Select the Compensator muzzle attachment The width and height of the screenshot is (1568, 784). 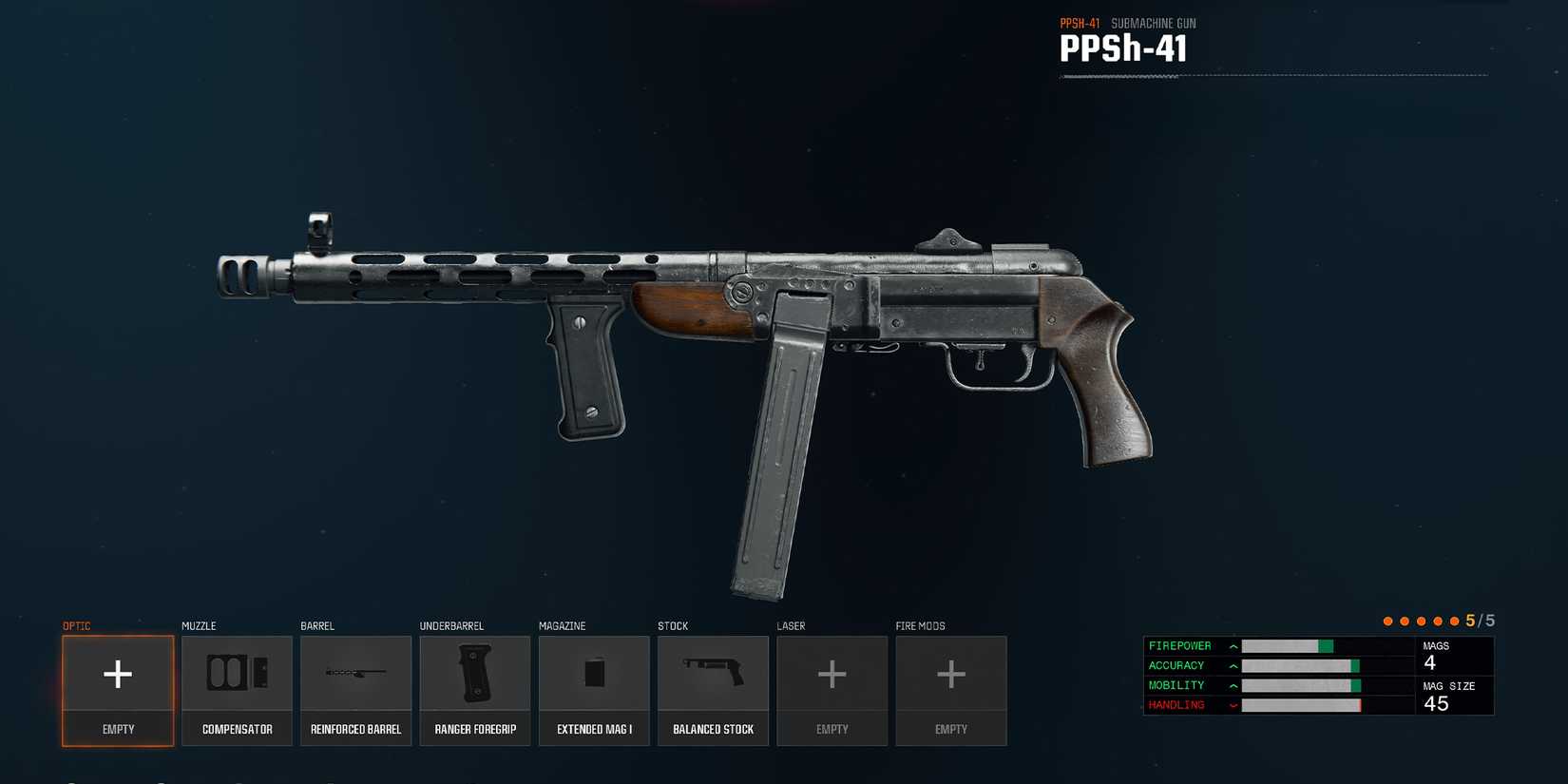pyautogui.click(x=237, y=689)
